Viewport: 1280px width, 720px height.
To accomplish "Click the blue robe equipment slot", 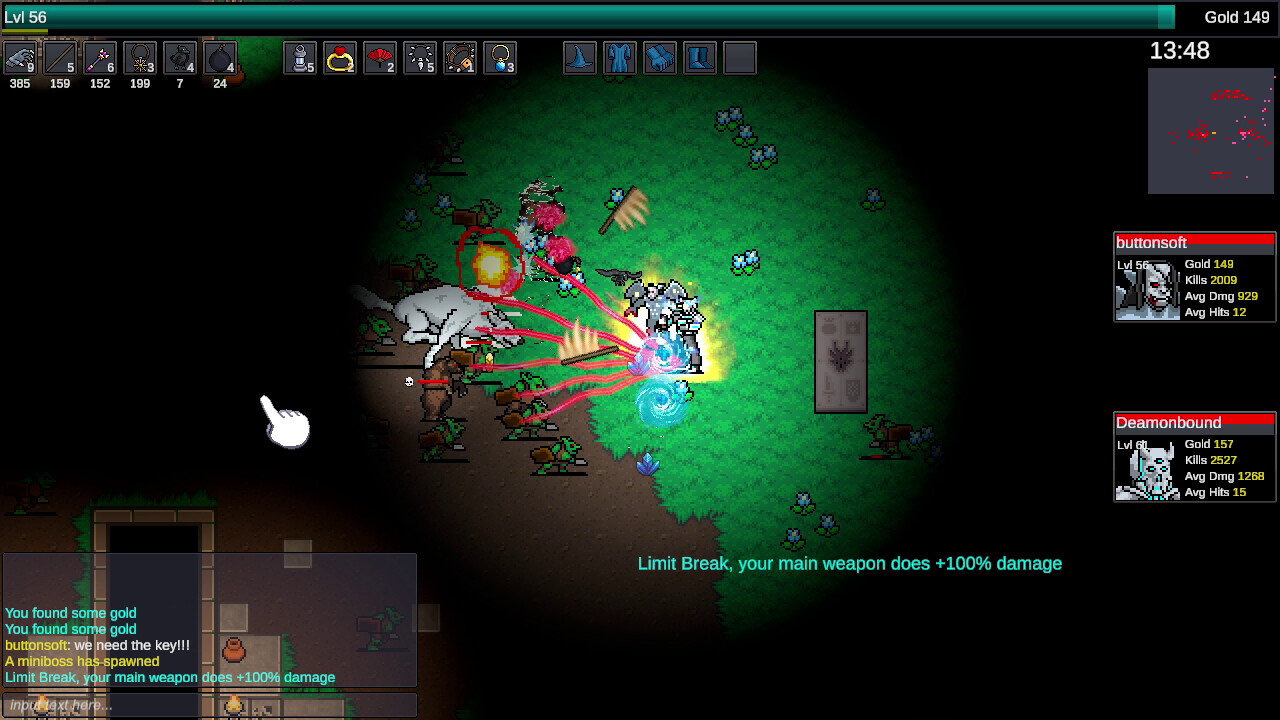I will 620,58.
